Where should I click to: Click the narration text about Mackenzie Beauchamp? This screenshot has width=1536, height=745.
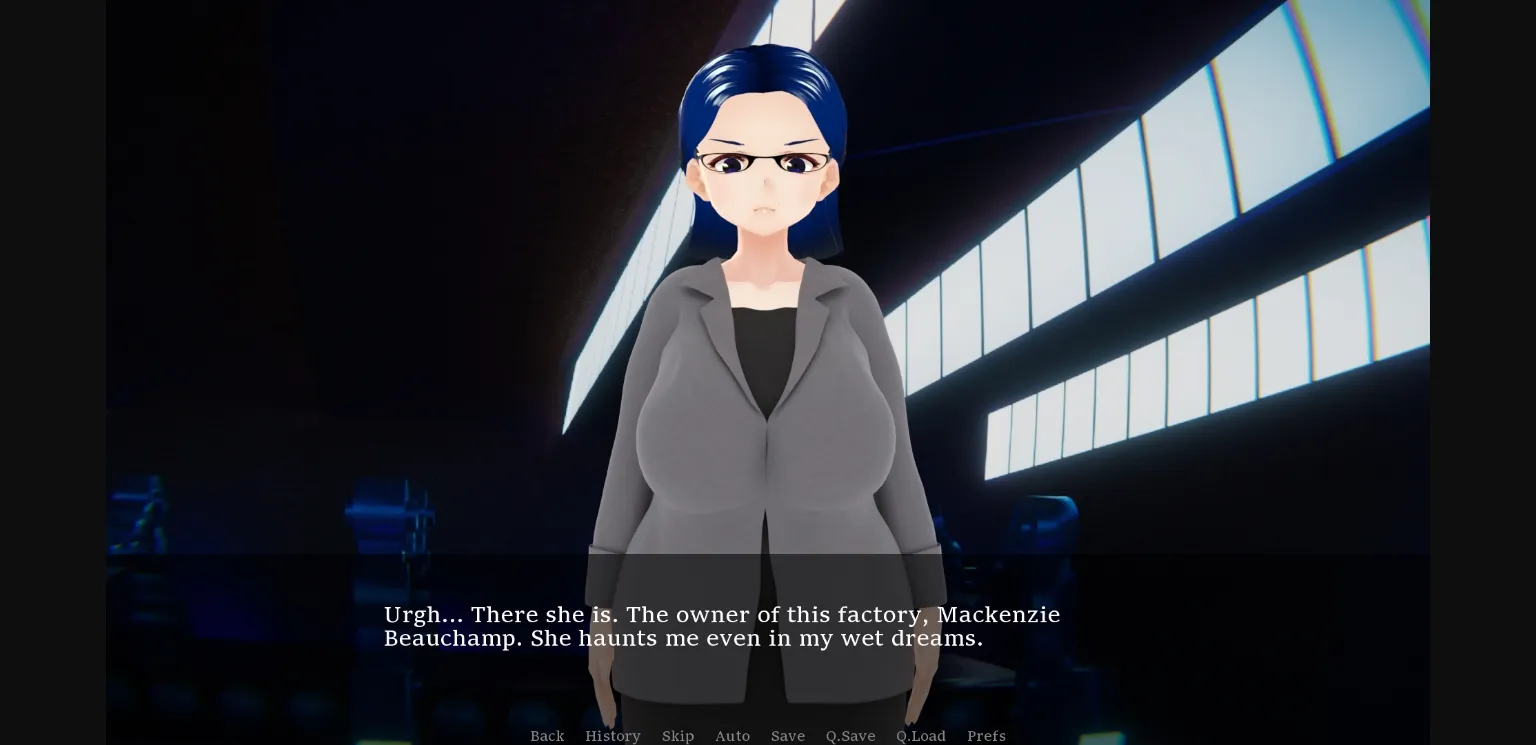(722, 626)
